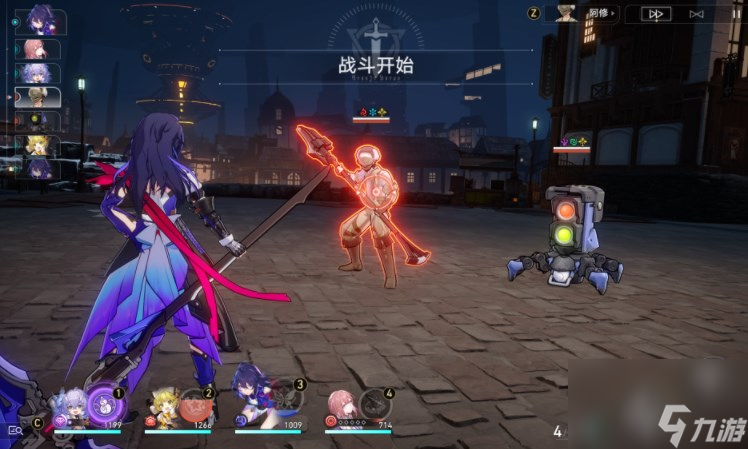Image resolution: width=748 pixels, height=449 pixels.
Task: Toggle the double-speed battle button
Action: 656,14
